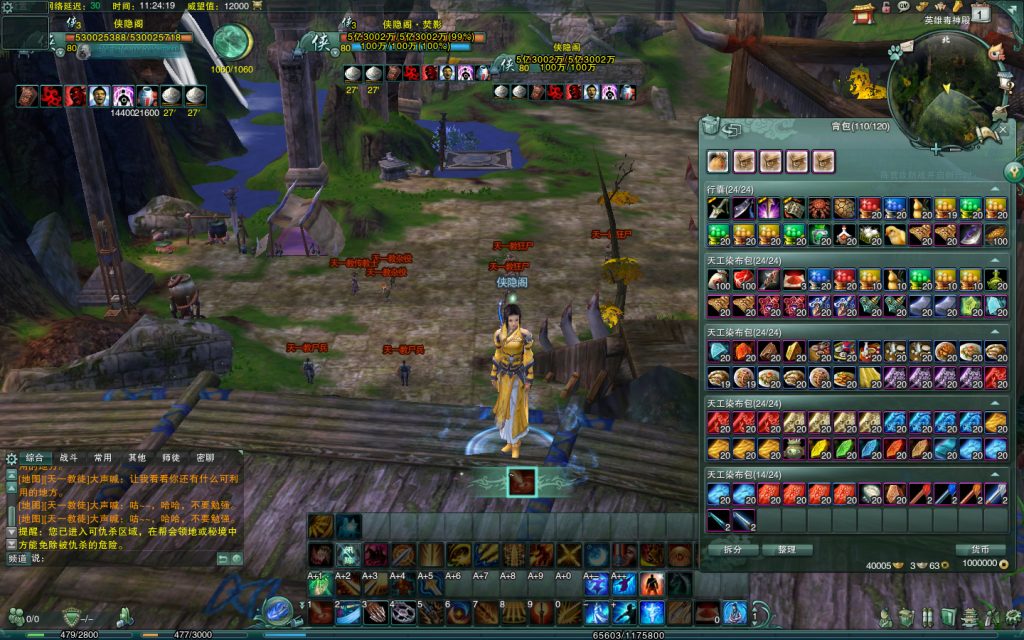Click the minimap
This screenshot has height=640, width=1024.
click(946, 95)
